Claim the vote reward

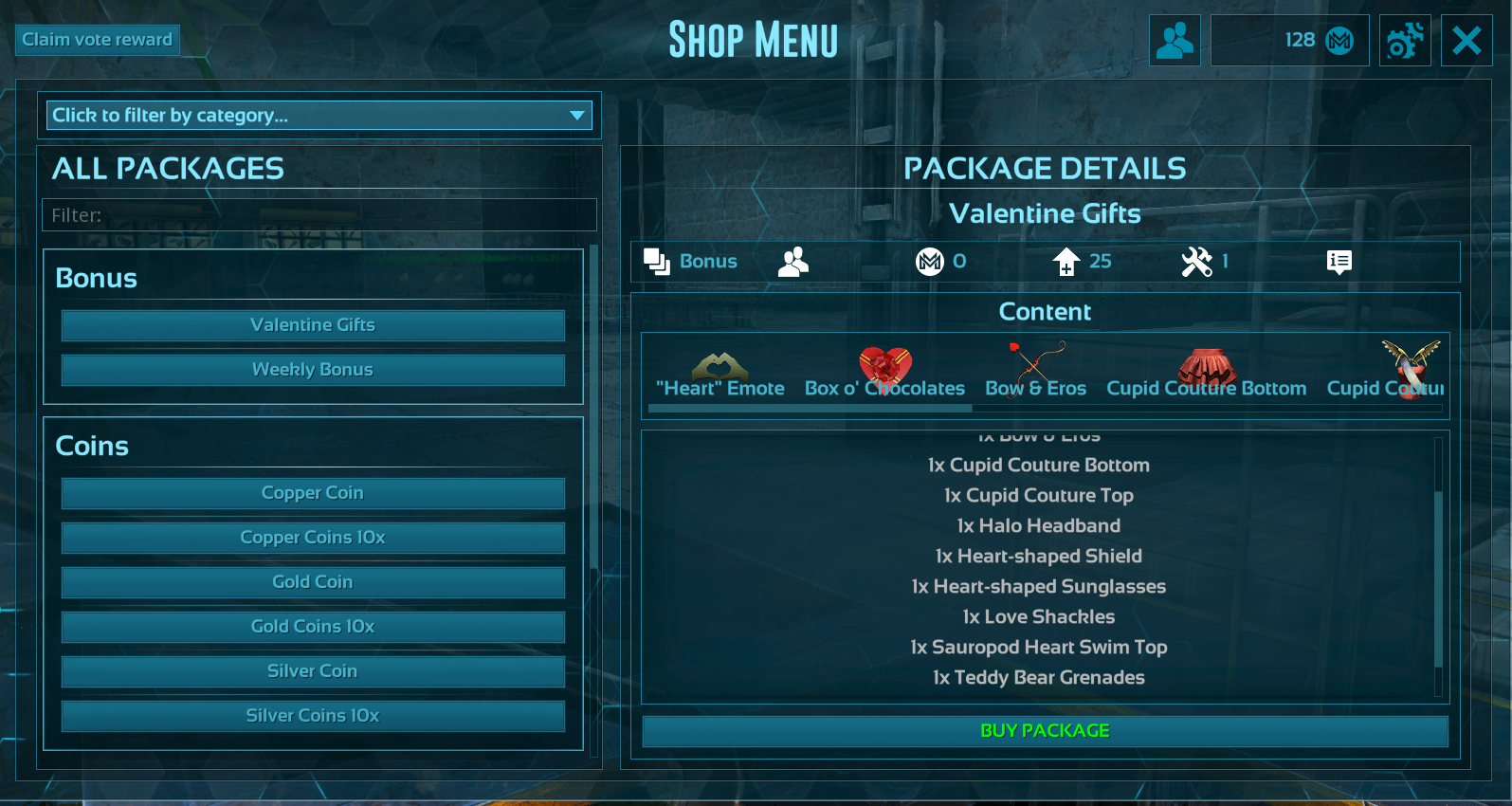pos(97,40)
